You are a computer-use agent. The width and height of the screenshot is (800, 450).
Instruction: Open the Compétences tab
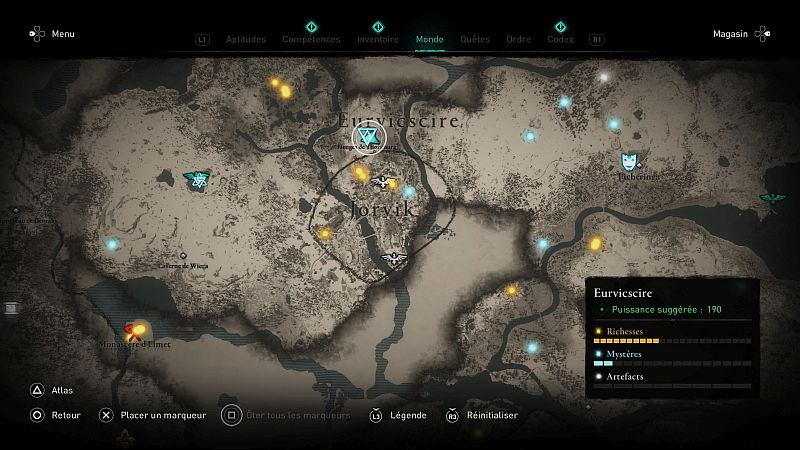coord(311,40)
